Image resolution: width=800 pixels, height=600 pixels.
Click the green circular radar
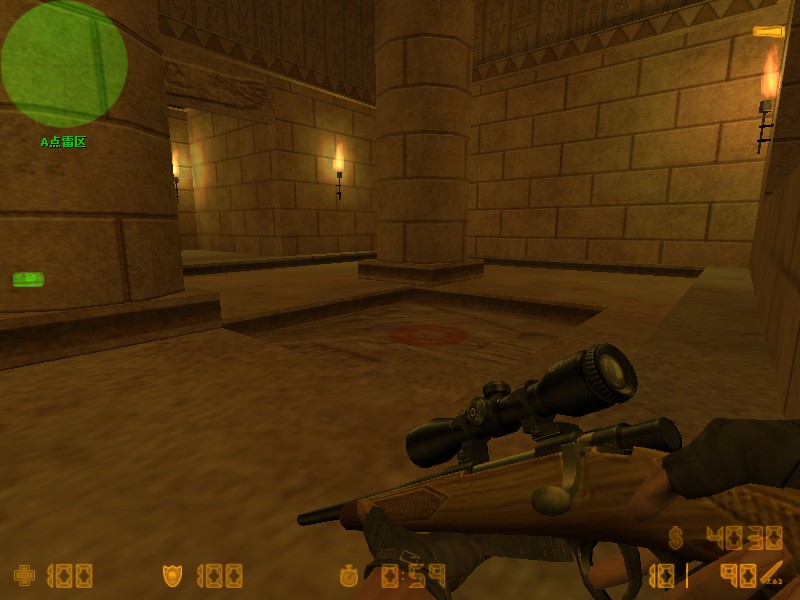point(64,64)
